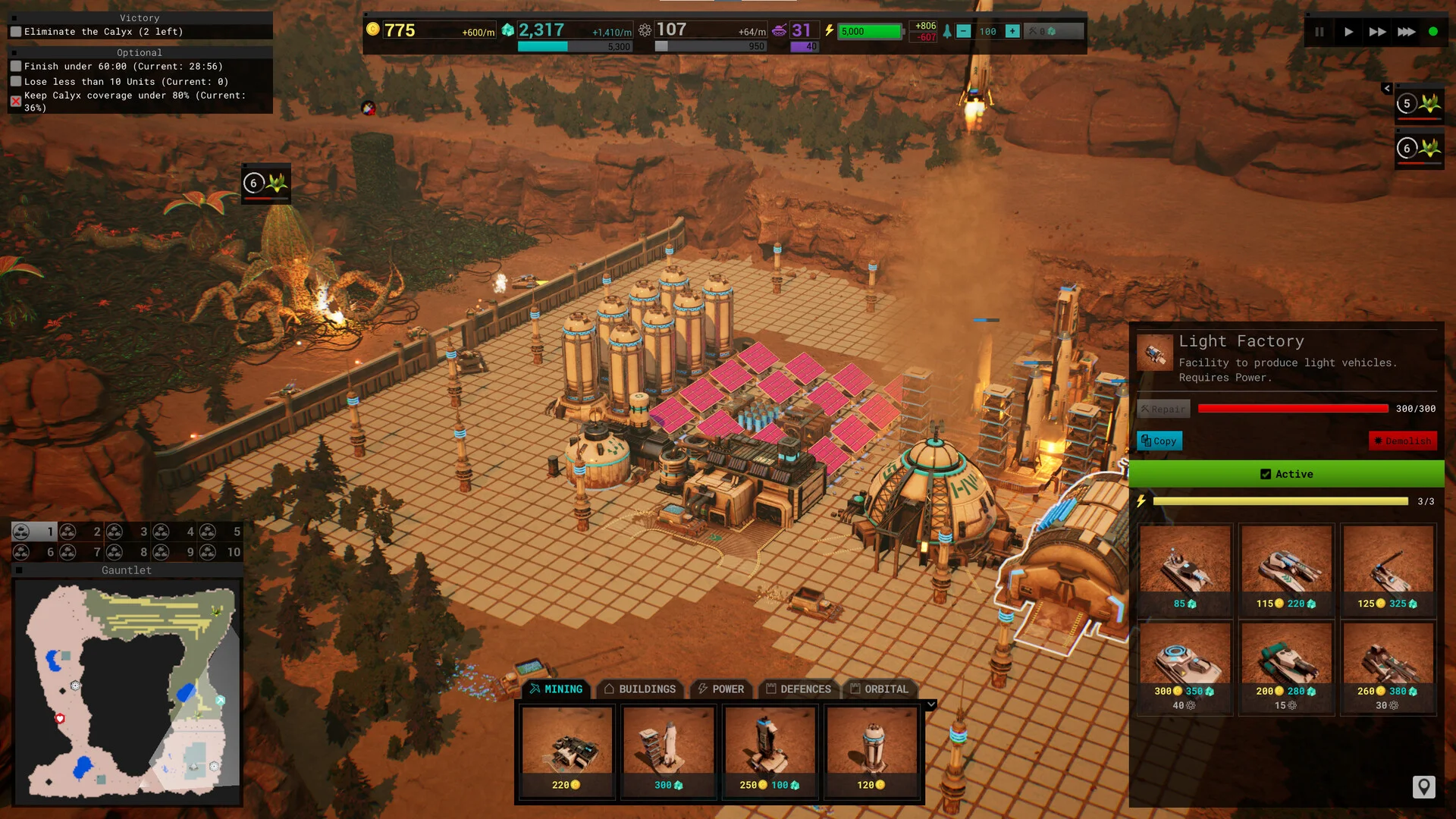Choose the 120-gold mining structure
1456x819 pixels.
click(871, 751)
